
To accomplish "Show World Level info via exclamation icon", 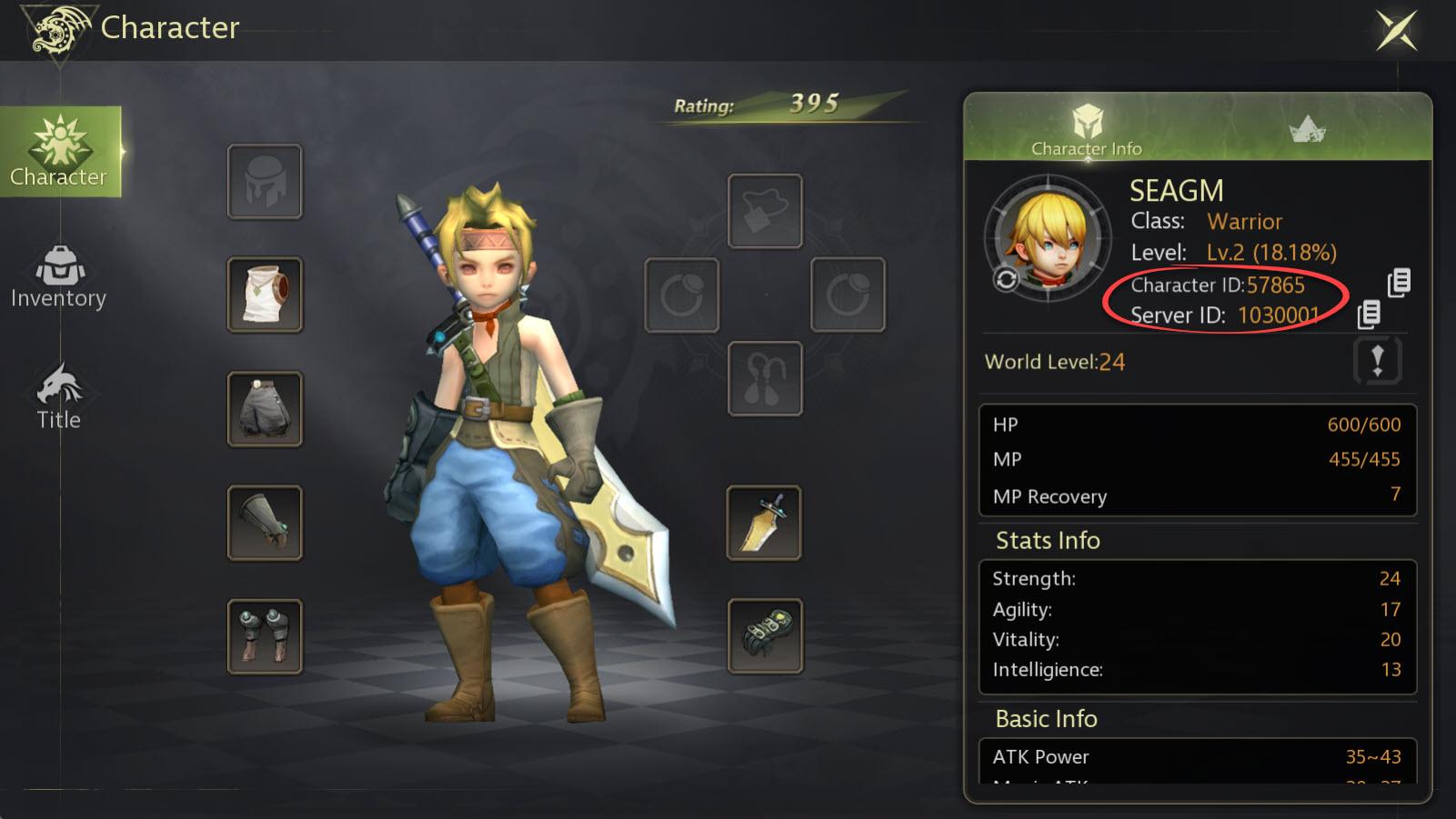I will (x=1377, y=361).
